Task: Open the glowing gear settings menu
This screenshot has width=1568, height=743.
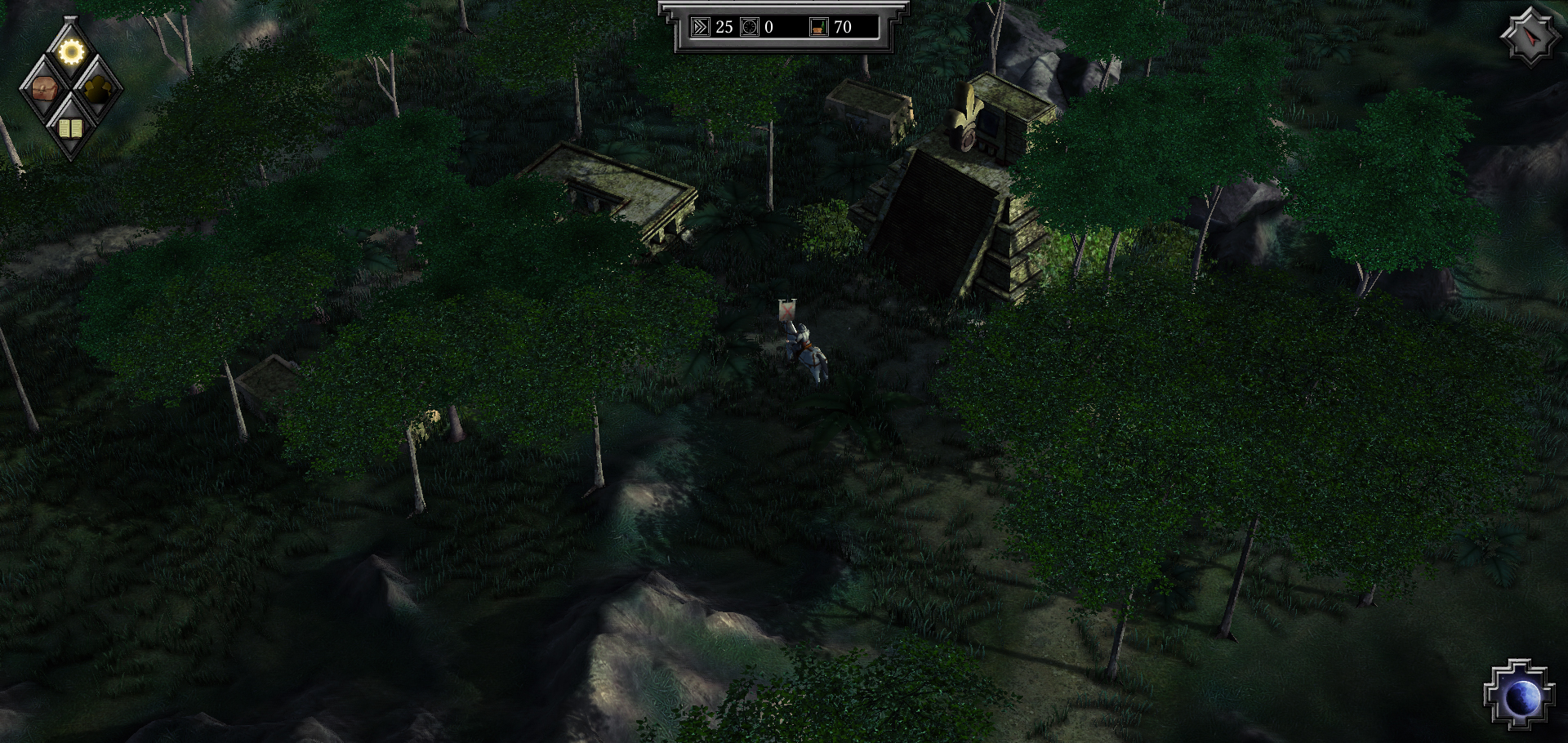Action: point(71,52)
